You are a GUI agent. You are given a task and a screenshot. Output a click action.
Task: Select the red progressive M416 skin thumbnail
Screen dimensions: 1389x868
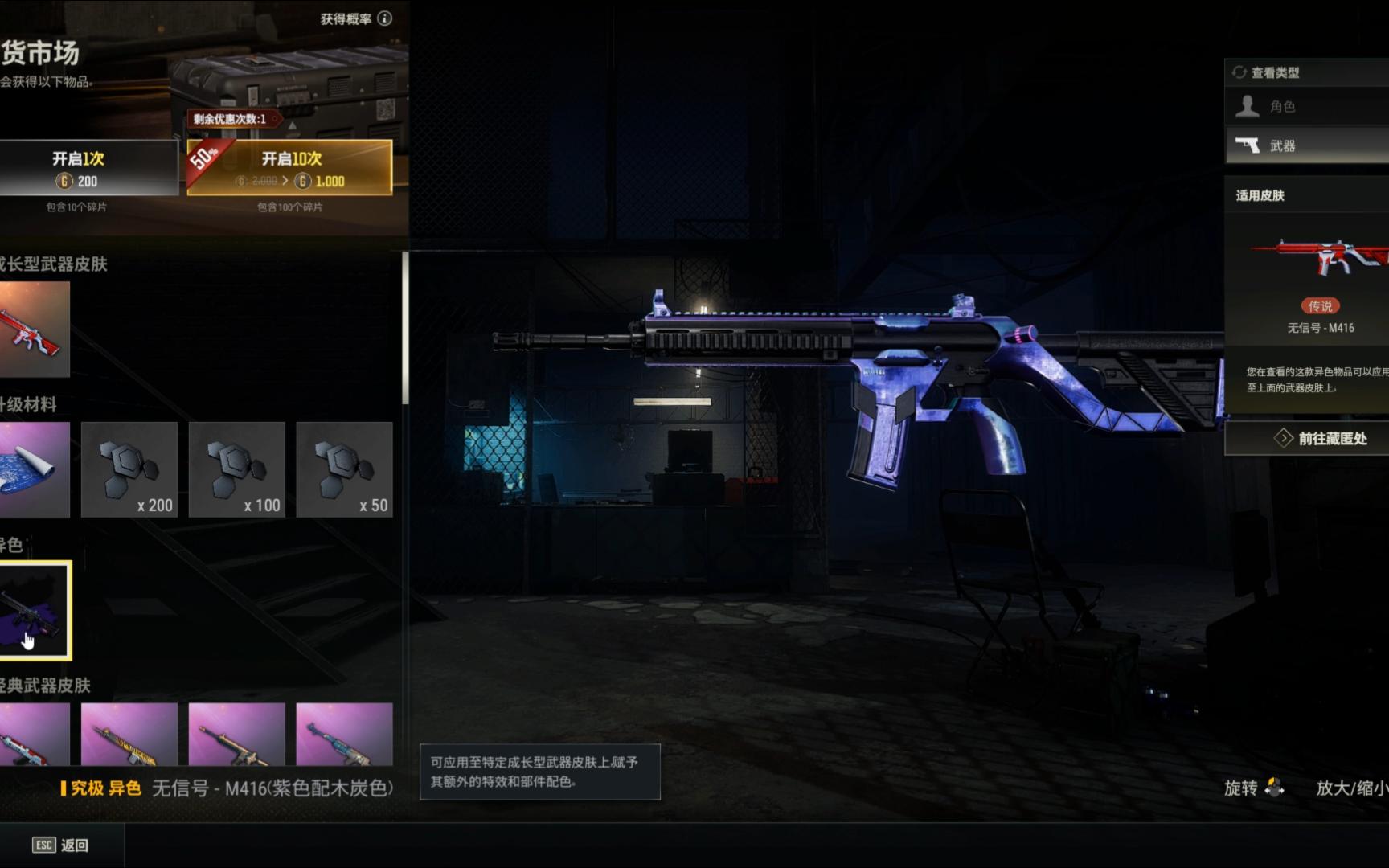click(x=34, y=330)
